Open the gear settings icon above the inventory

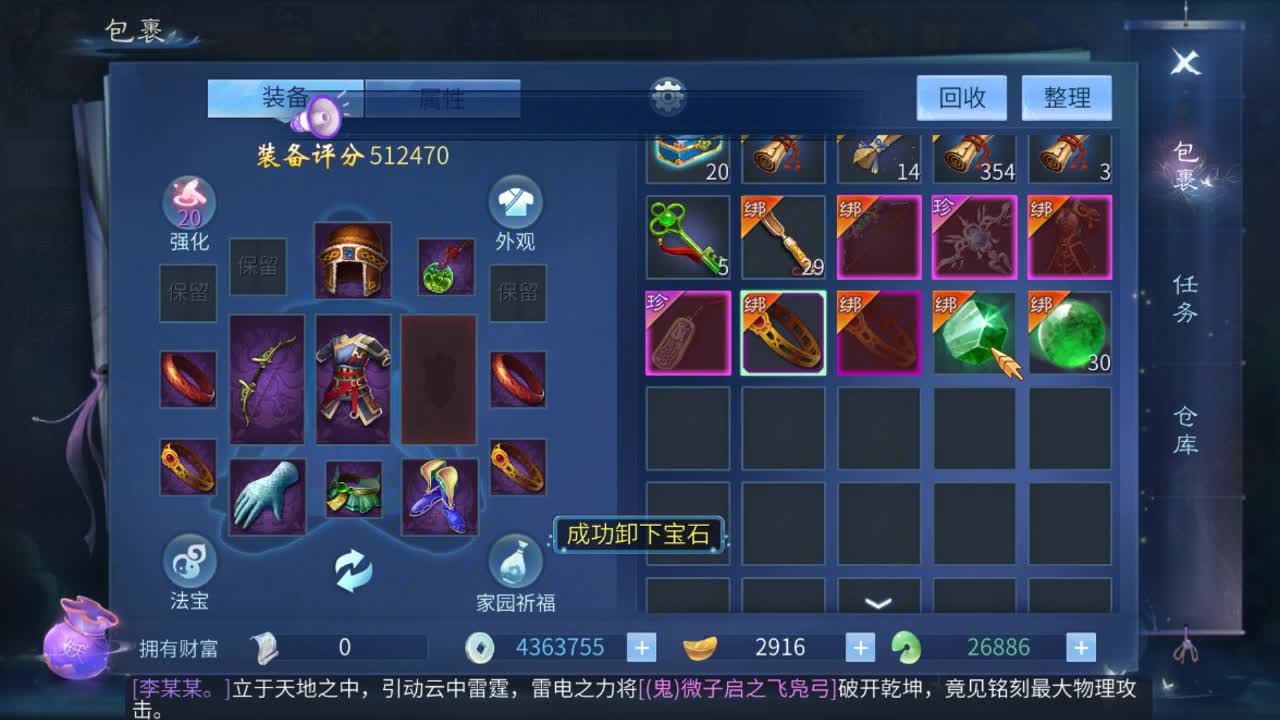pos(668,96)
